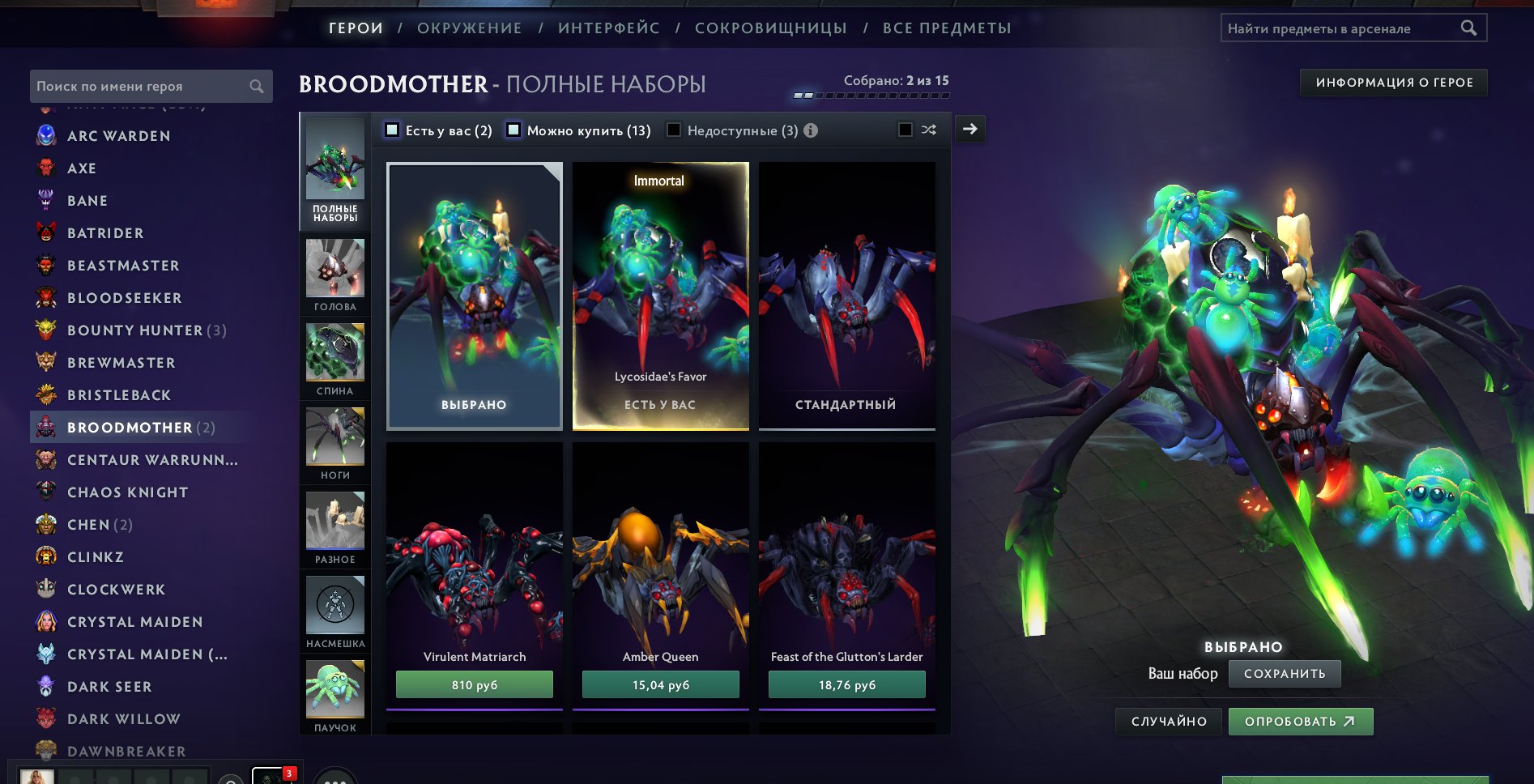Switch to the СОКРОВИЩНИЦЫ tab
The width and height of the screenshot is (1534, 784).
click(x=770, y=28)
